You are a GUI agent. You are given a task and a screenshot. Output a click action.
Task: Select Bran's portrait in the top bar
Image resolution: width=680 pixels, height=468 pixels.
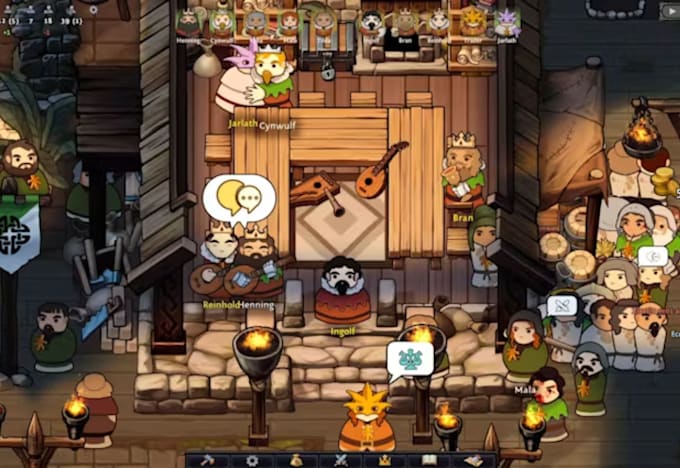coord(405,22)
